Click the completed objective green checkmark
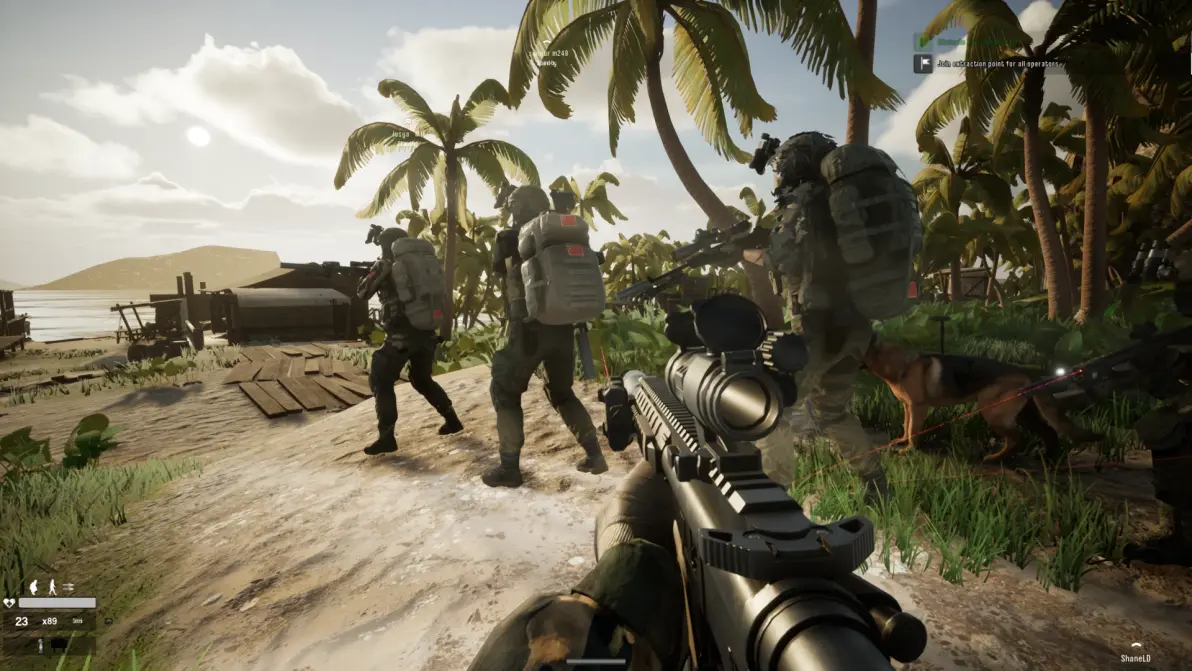1192x671 pixels. click(x=922, y=42)
